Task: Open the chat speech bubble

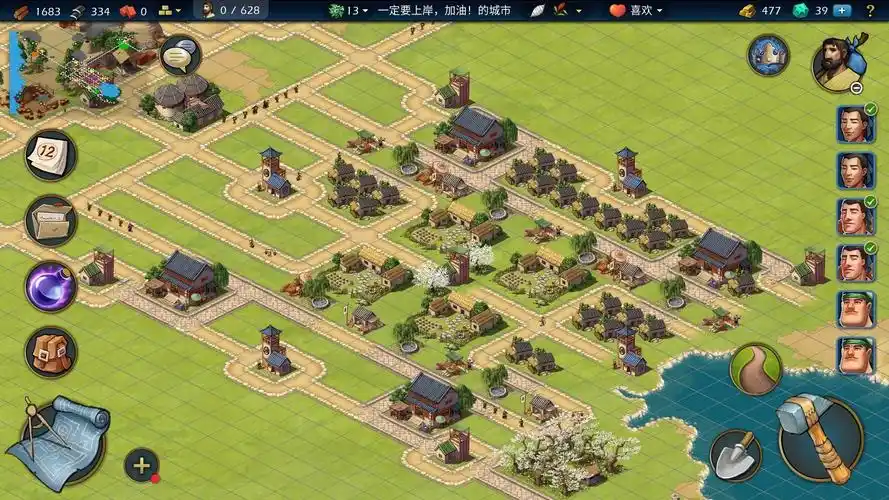Action: (180, 55)
